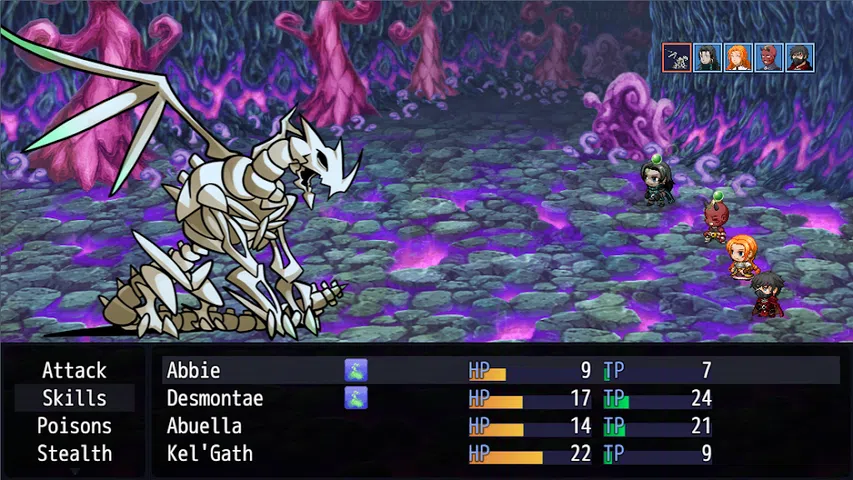The image size is (853, 480).
Task: Click the skeletal dragon turn-order portrait
Action: point(677,58)
